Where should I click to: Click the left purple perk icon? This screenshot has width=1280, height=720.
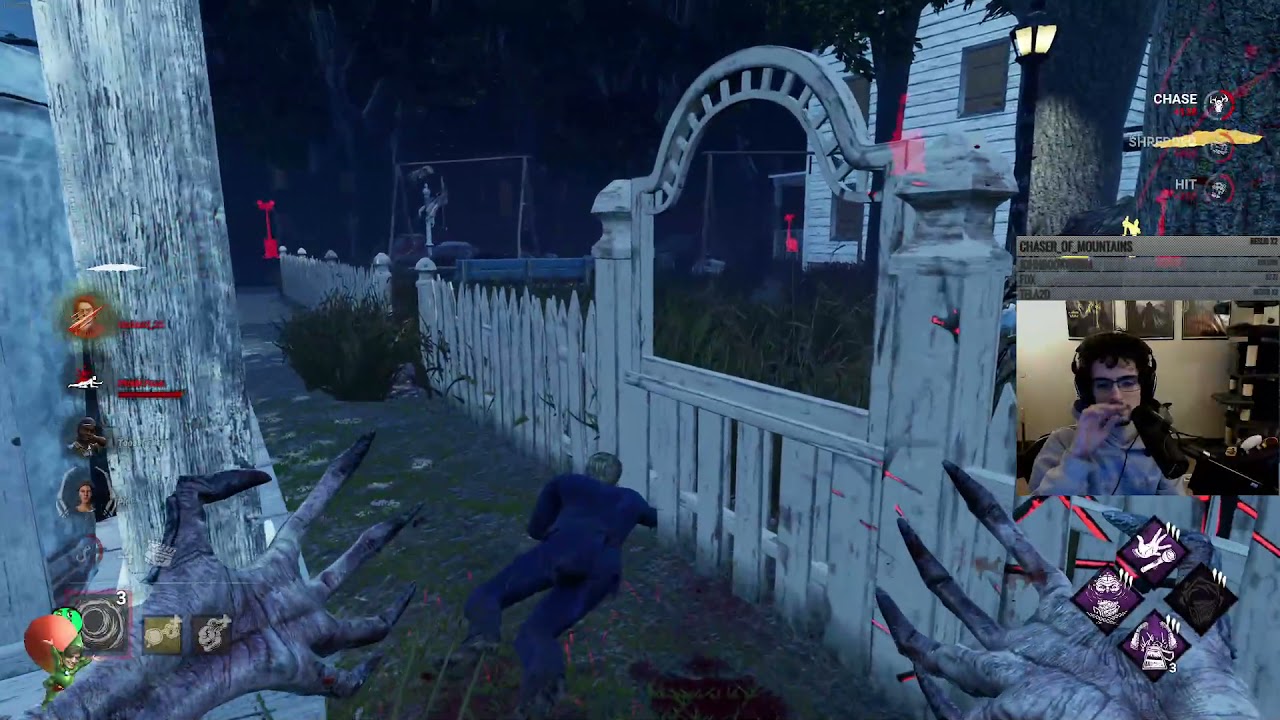(1107, 596)
